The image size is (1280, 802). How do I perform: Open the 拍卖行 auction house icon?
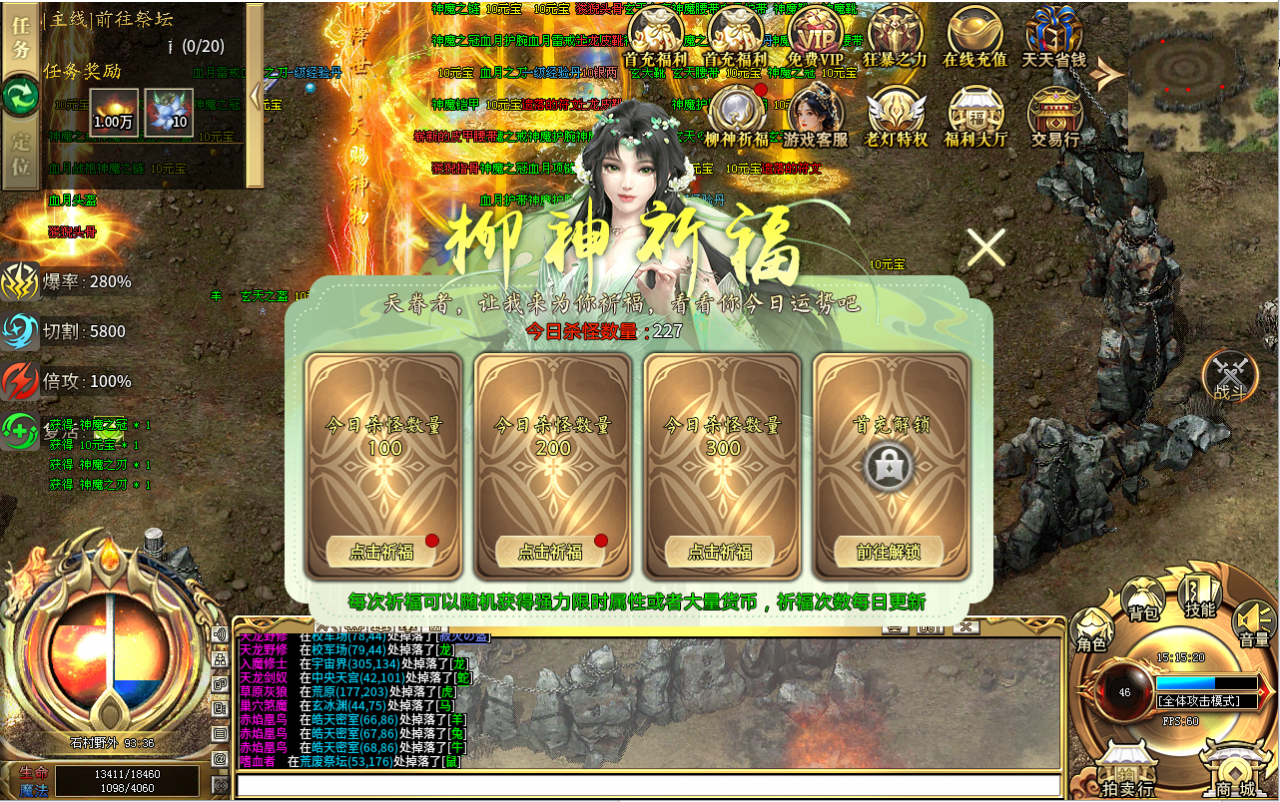coord(1130,762)
